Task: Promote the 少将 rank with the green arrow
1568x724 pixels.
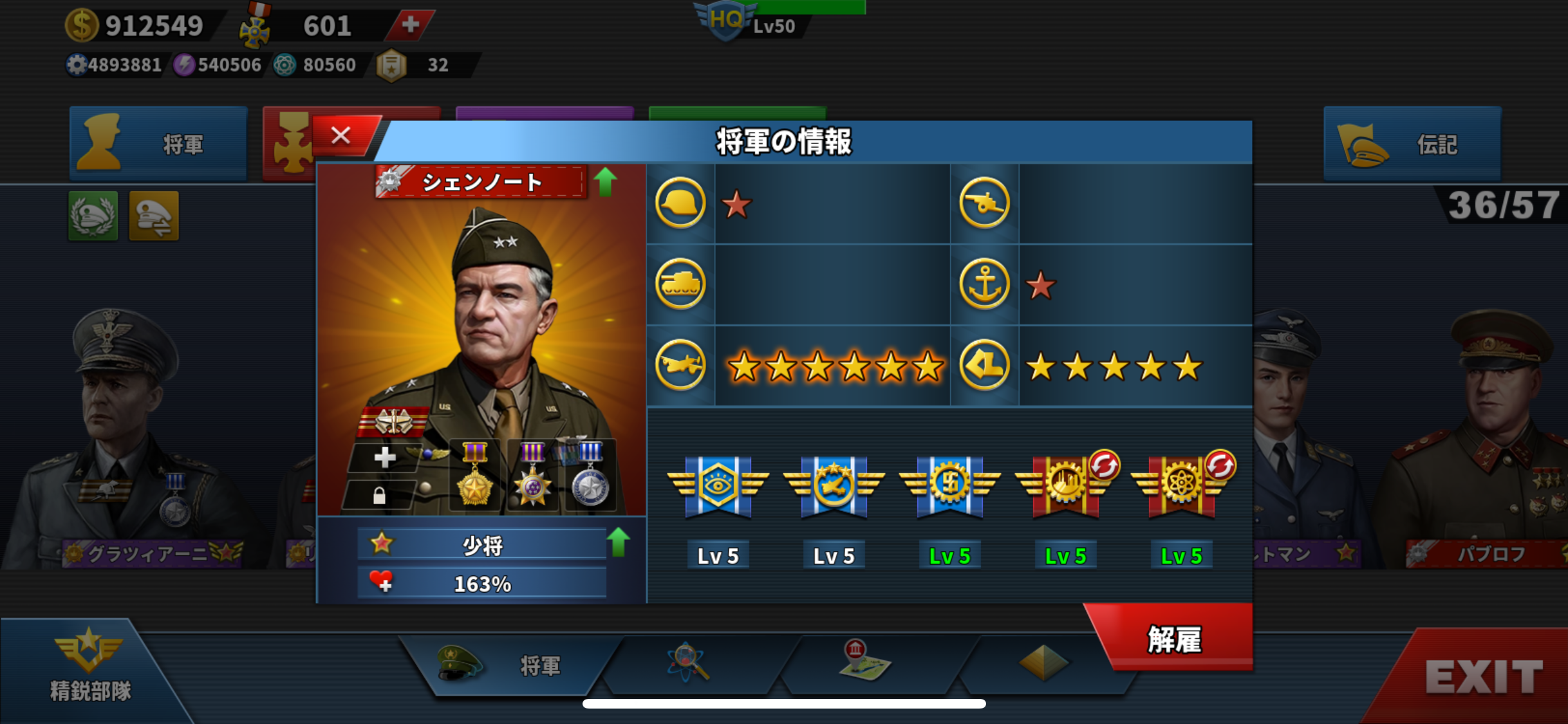Action: pos(618,542)
